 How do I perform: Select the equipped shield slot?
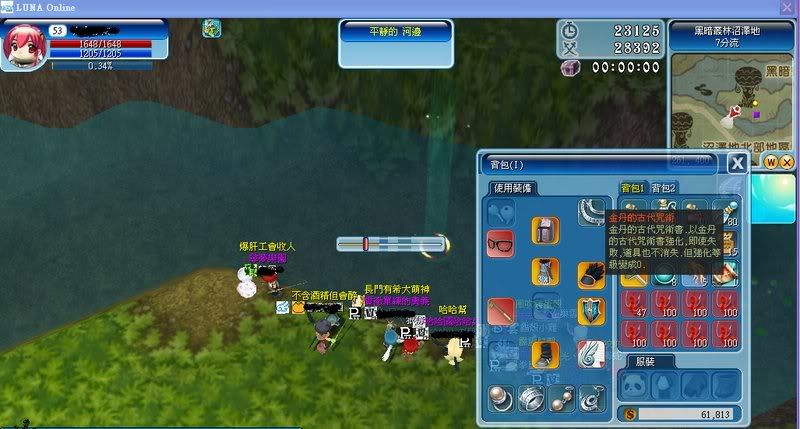pos(591,310)
